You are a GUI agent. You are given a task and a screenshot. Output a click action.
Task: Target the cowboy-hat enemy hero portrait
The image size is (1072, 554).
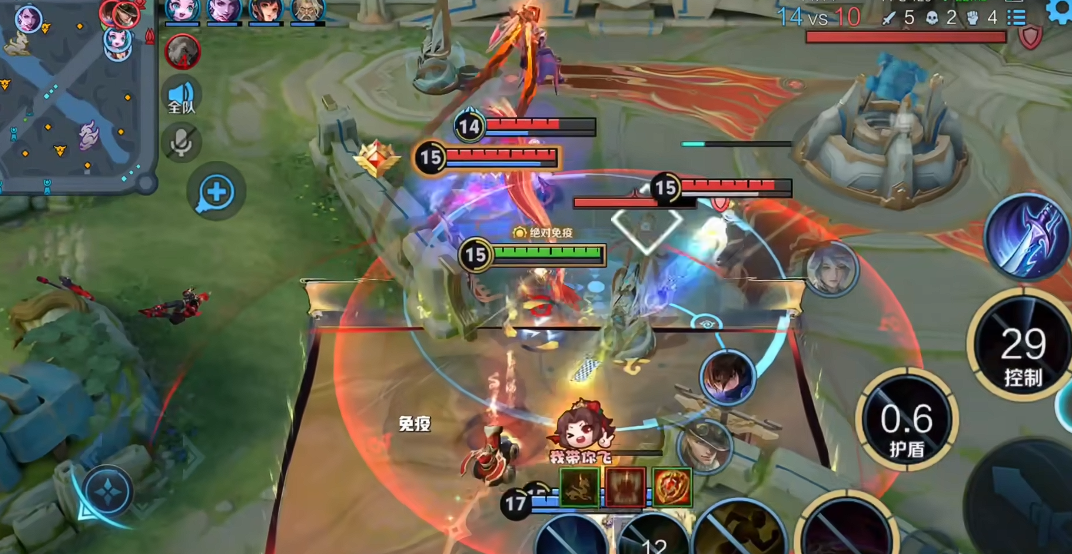pyautogui.click(x=705, y=447)
